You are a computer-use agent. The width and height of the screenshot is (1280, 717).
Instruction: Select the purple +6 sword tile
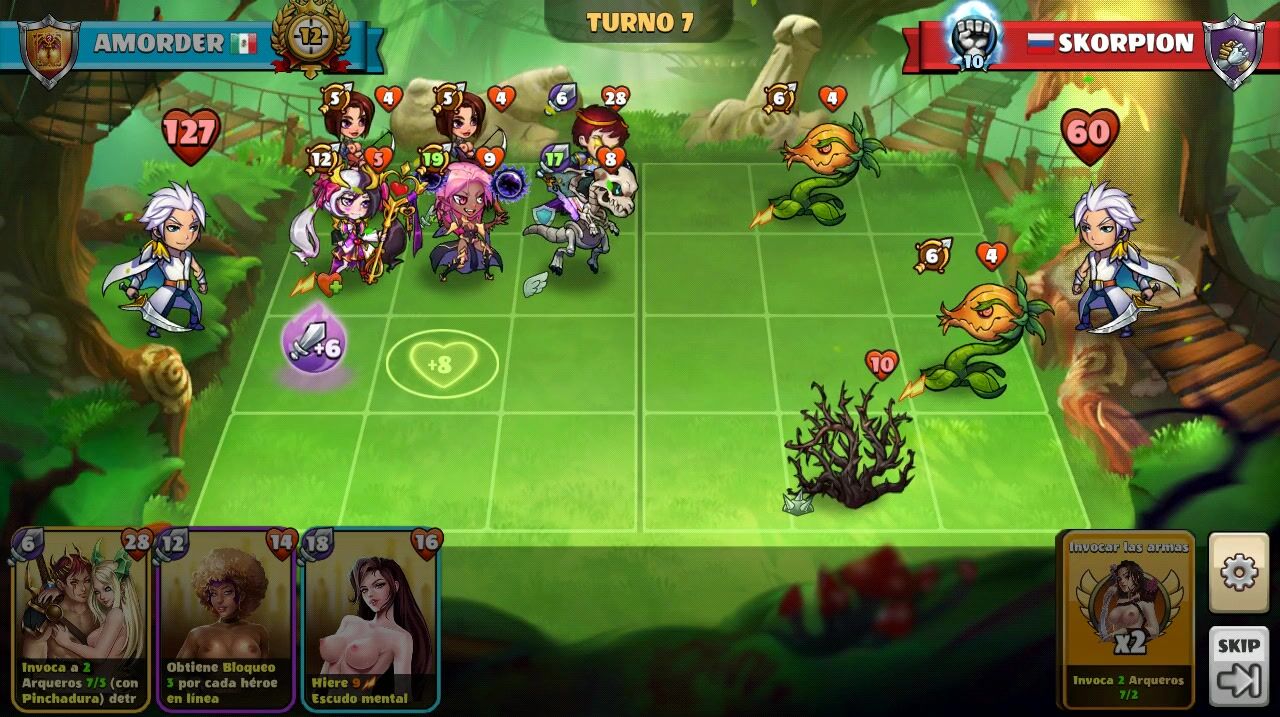314,344
